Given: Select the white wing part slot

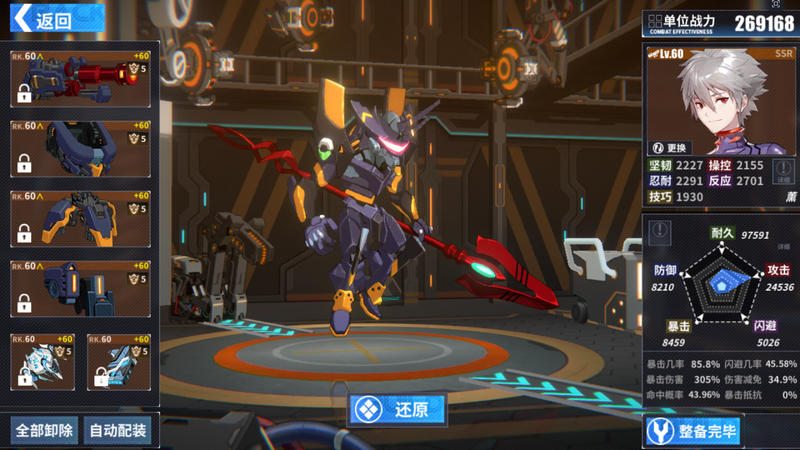Looking at the screenshot, I should coord(42,362).
